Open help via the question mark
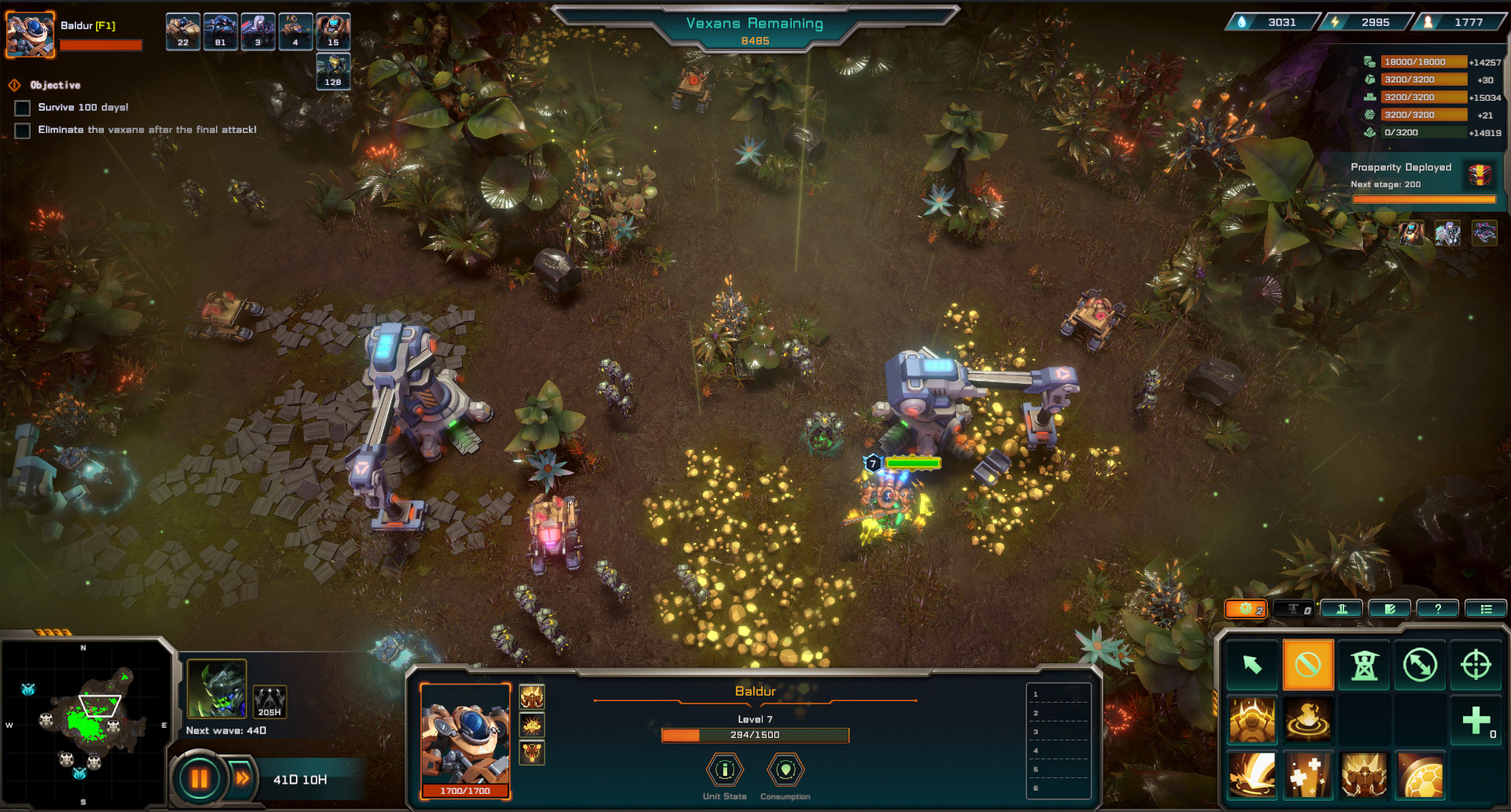Image resolution: width=1511 pixels, height=812 pixels. click(1438, 608)
